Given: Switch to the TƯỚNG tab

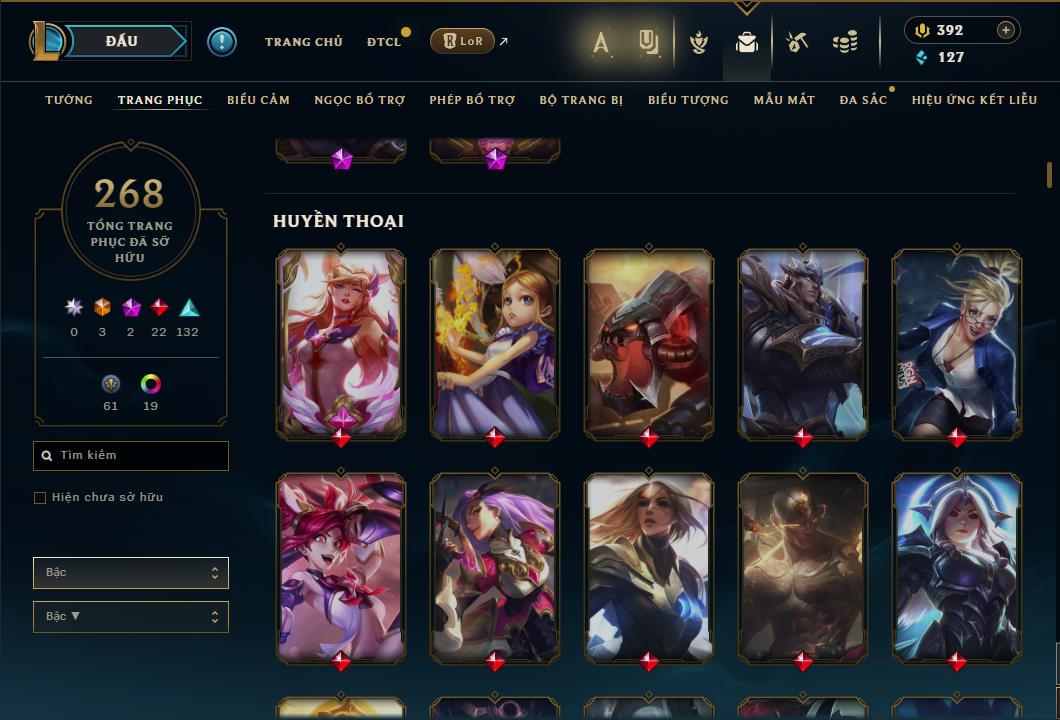Looking at the screenshot, I should pyautogui.click(x=69, y=100).
